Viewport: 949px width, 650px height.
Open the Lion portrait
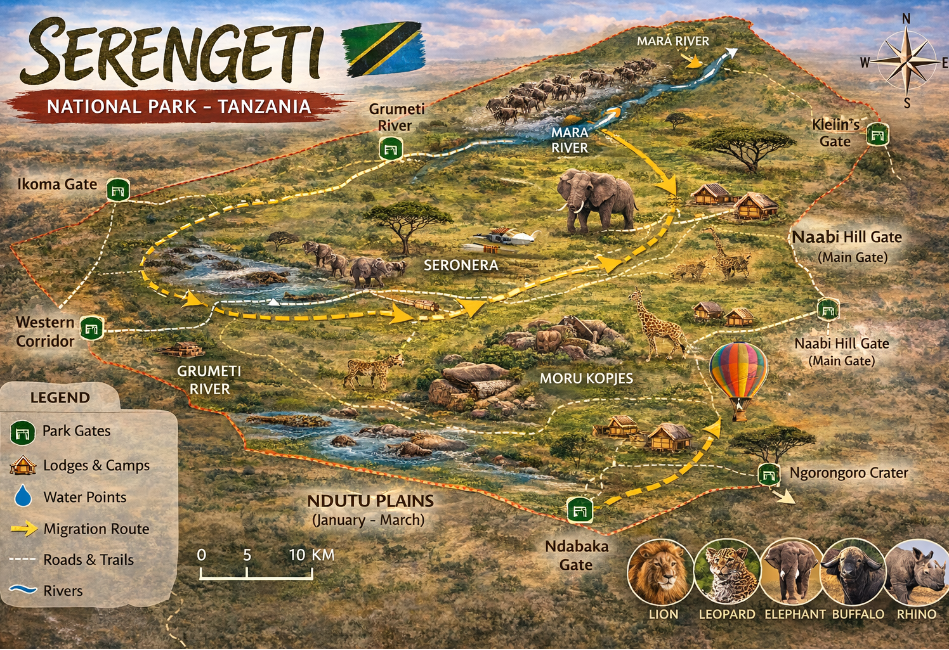click(660, 572)
